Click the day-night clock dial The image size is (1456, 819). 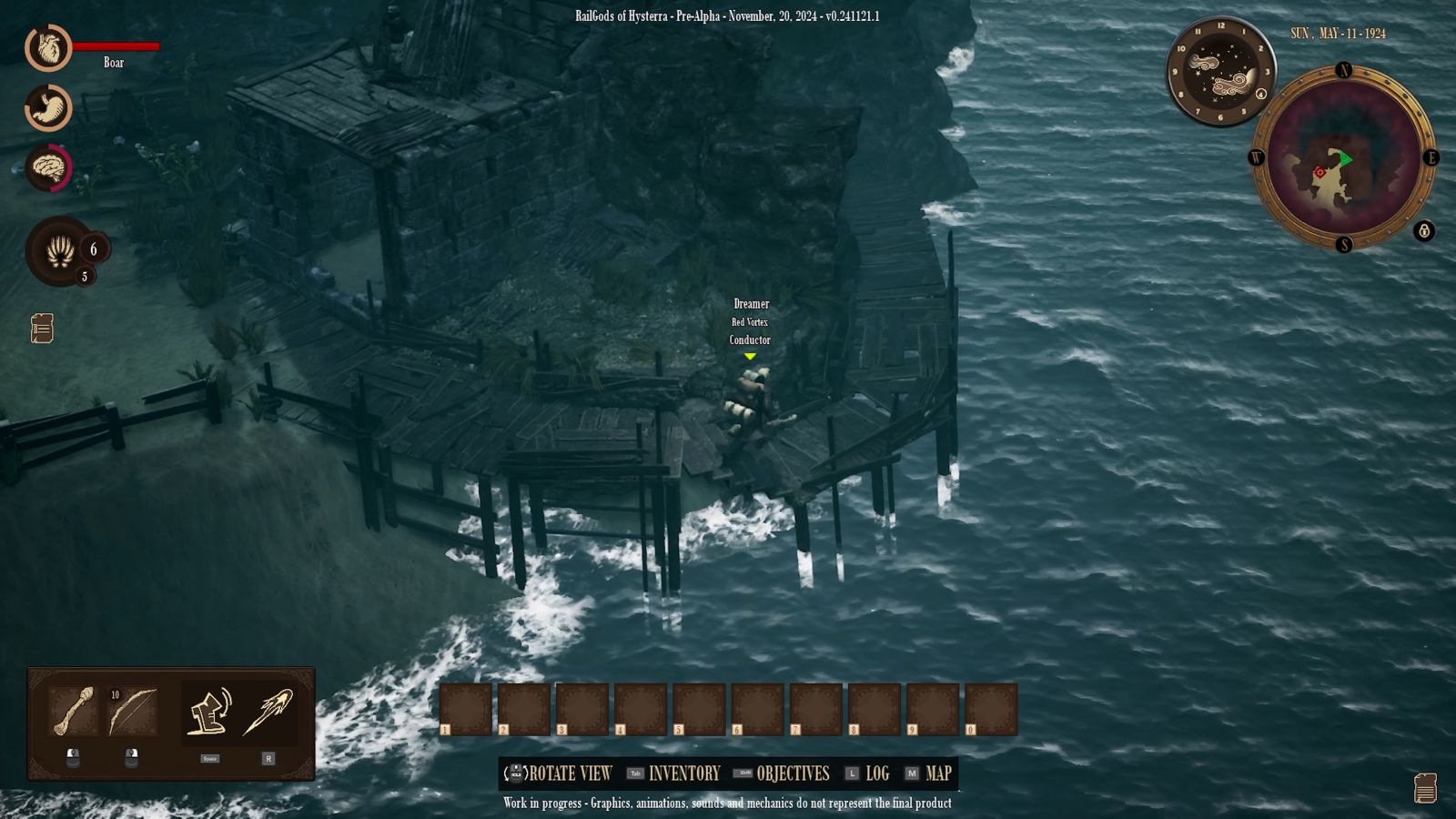[x=1220, y=72]
